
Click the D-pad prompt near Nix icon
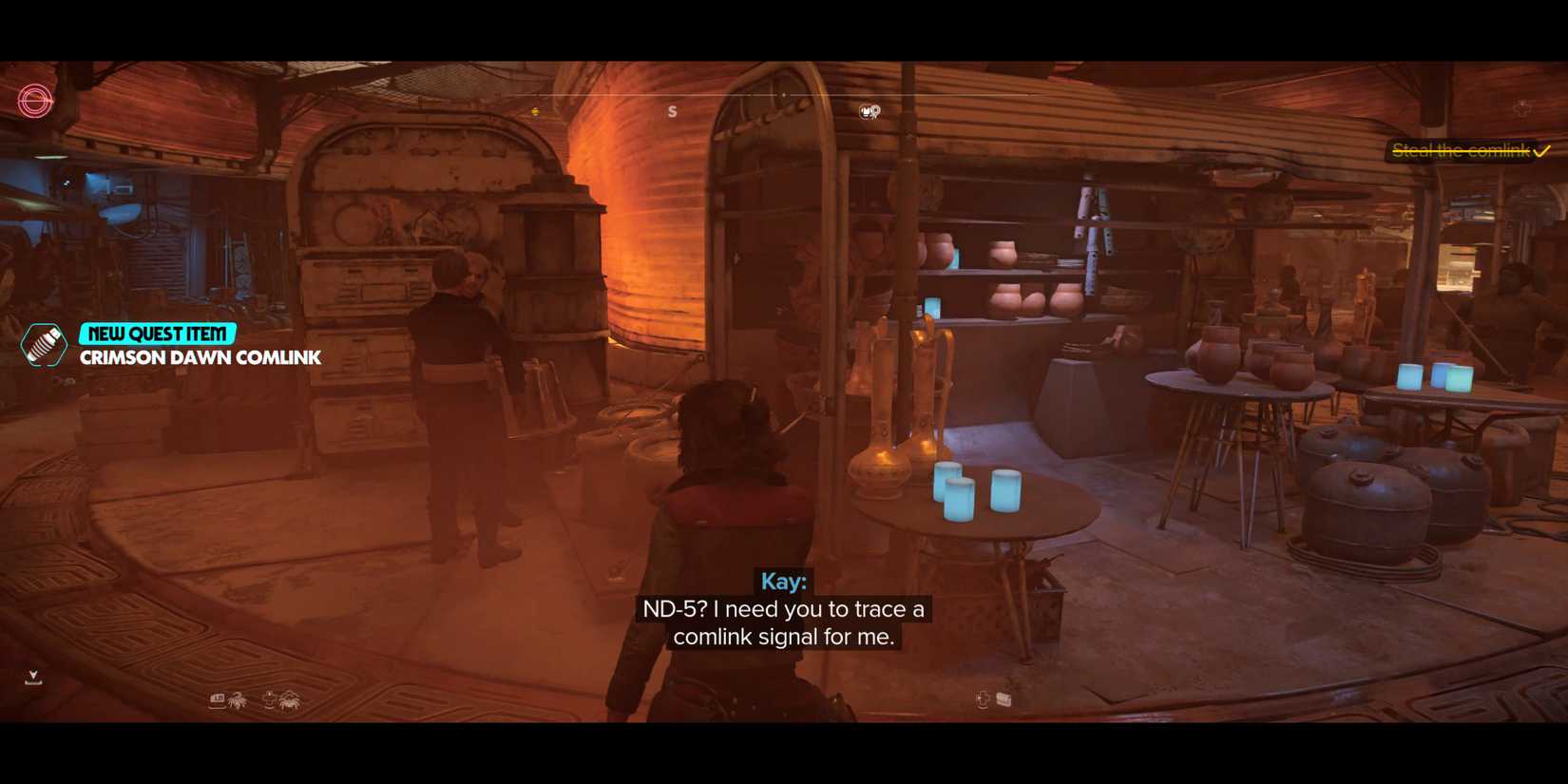269,698
